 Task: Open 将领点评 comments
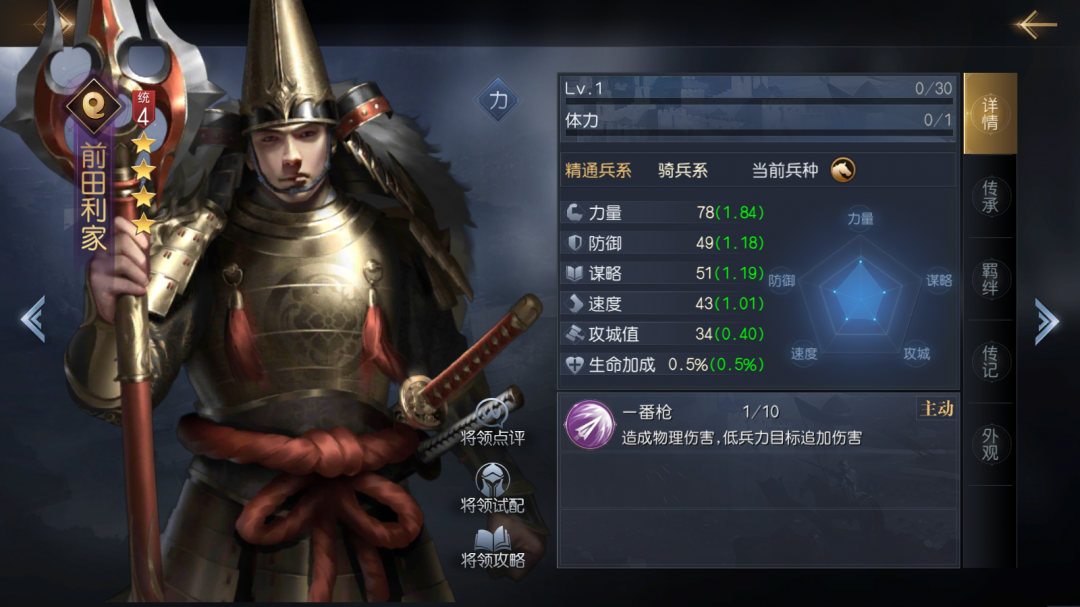coord(493,422)
